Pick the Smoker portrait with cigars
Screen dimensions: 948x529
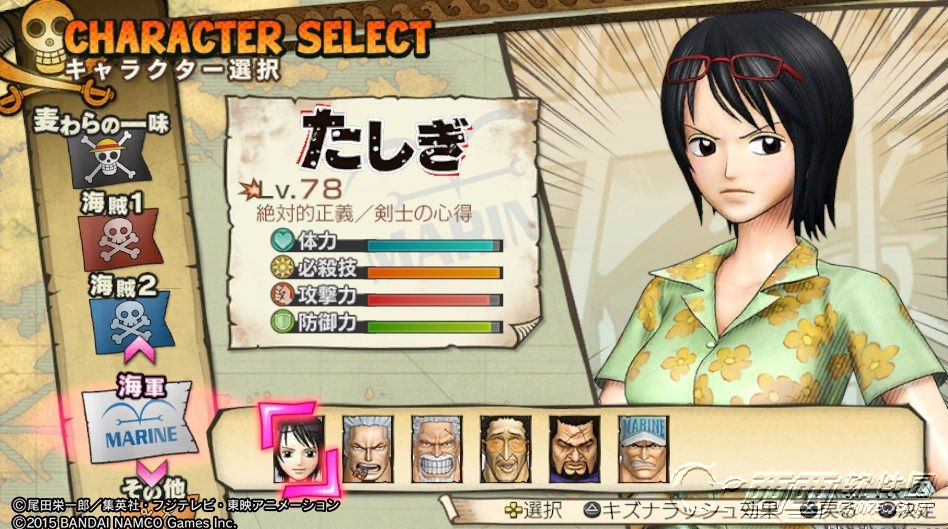(368, 443)
